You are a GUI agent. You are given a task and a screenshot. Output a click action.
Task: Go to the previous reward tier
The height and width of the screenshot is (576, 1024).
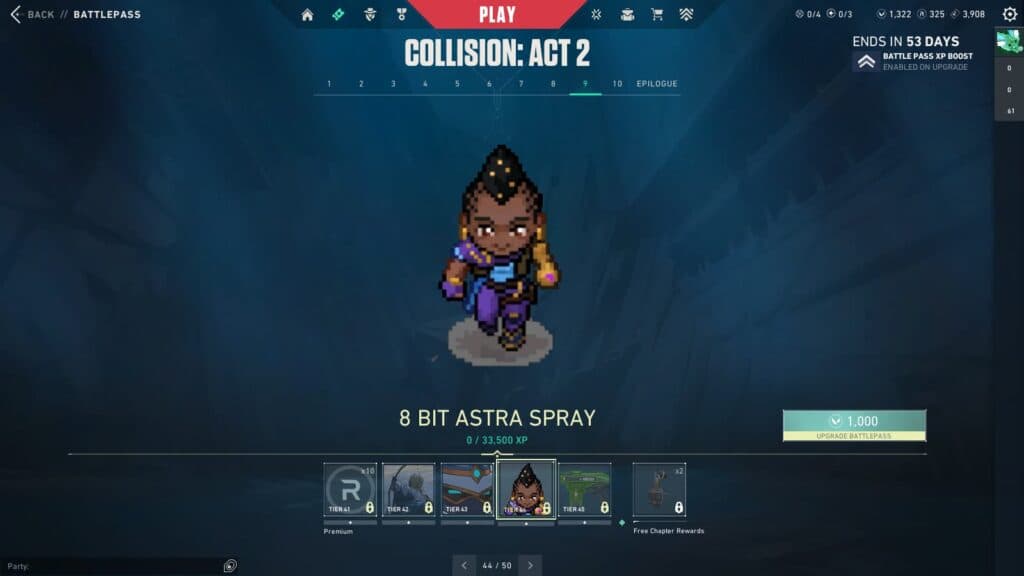pos(464,565)
